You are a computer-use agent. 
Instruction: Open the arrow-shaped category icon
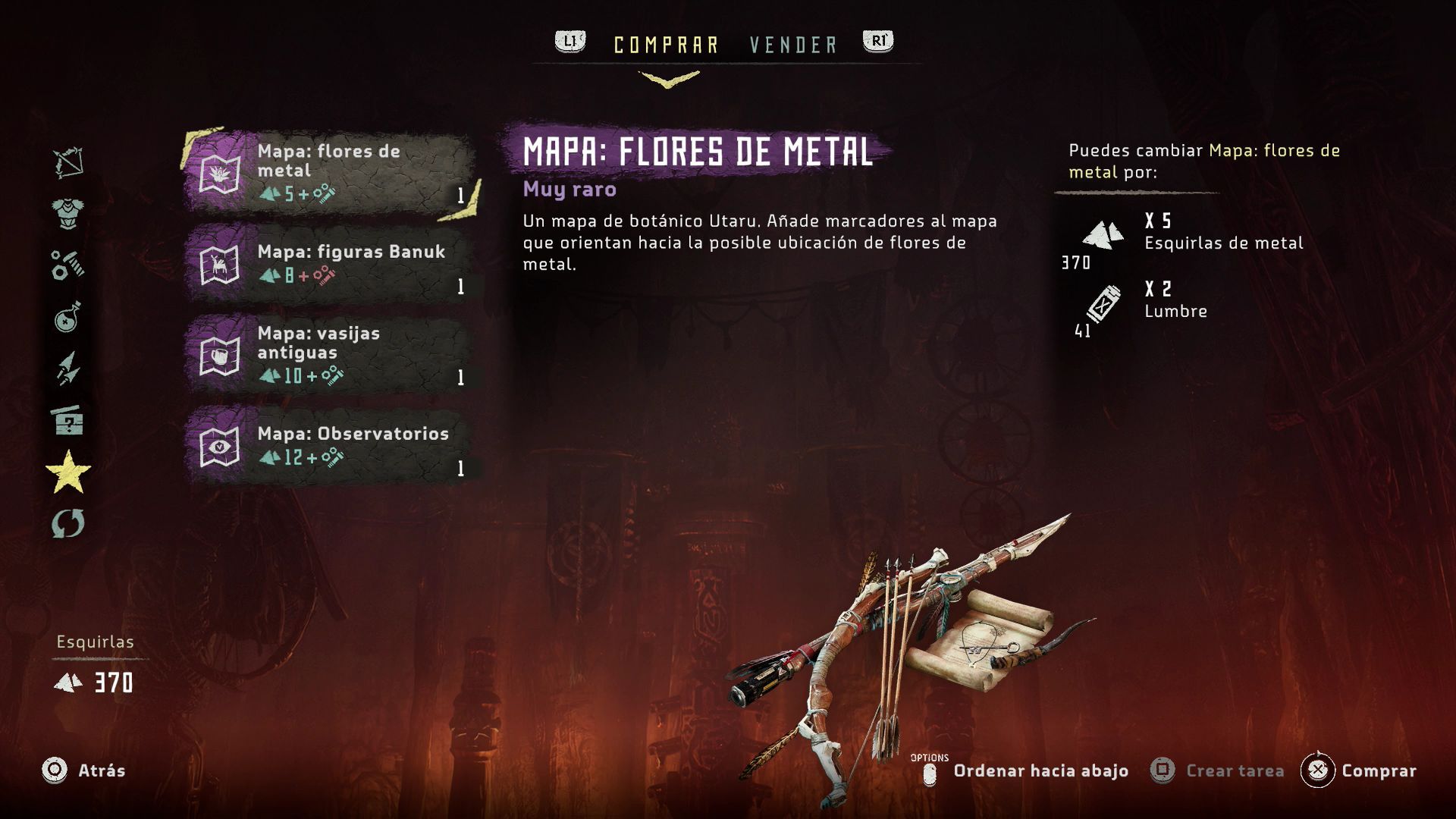(68, 369)
